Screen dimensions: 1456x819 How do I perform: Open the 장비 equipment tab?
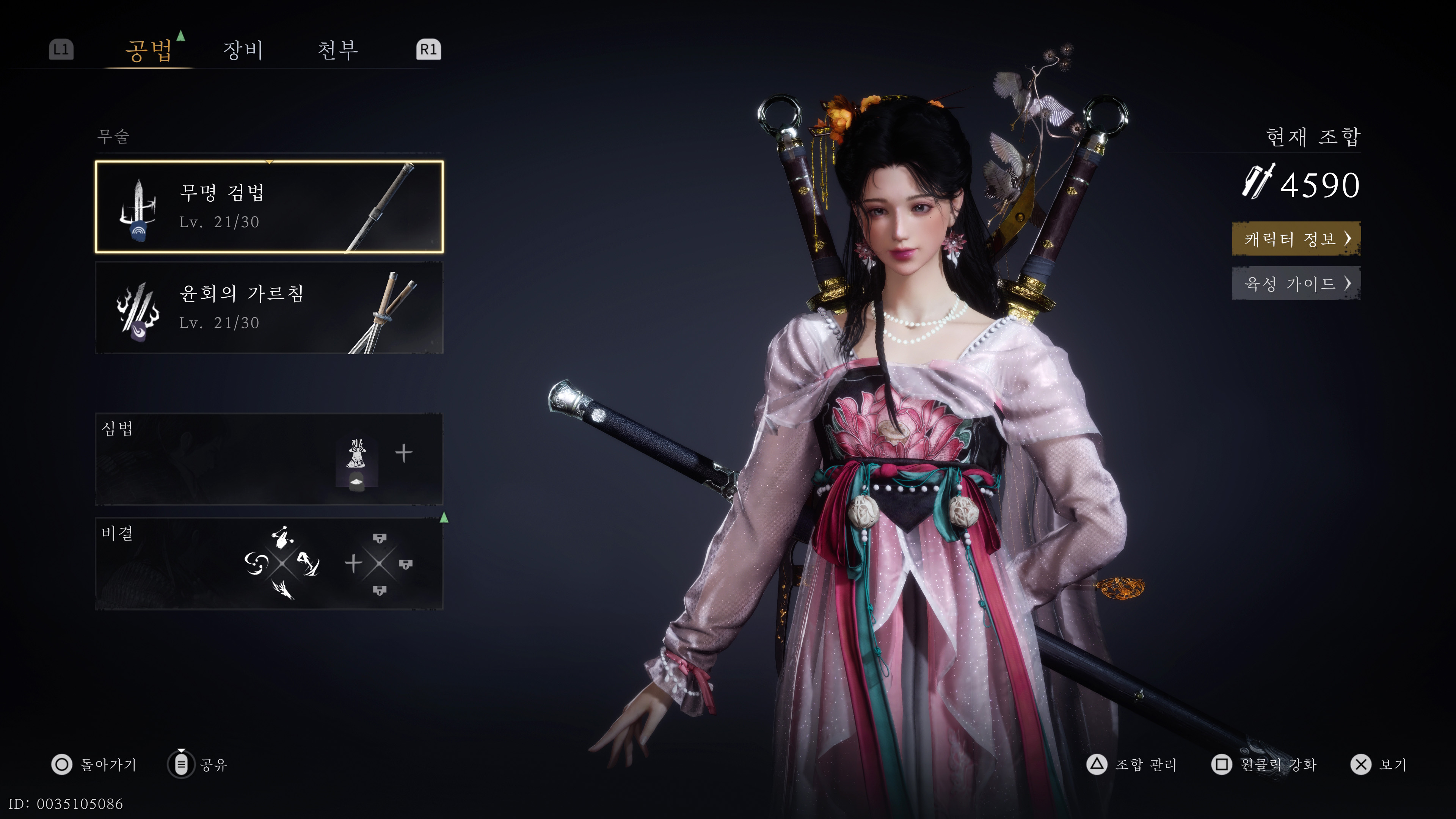(243, 50)
